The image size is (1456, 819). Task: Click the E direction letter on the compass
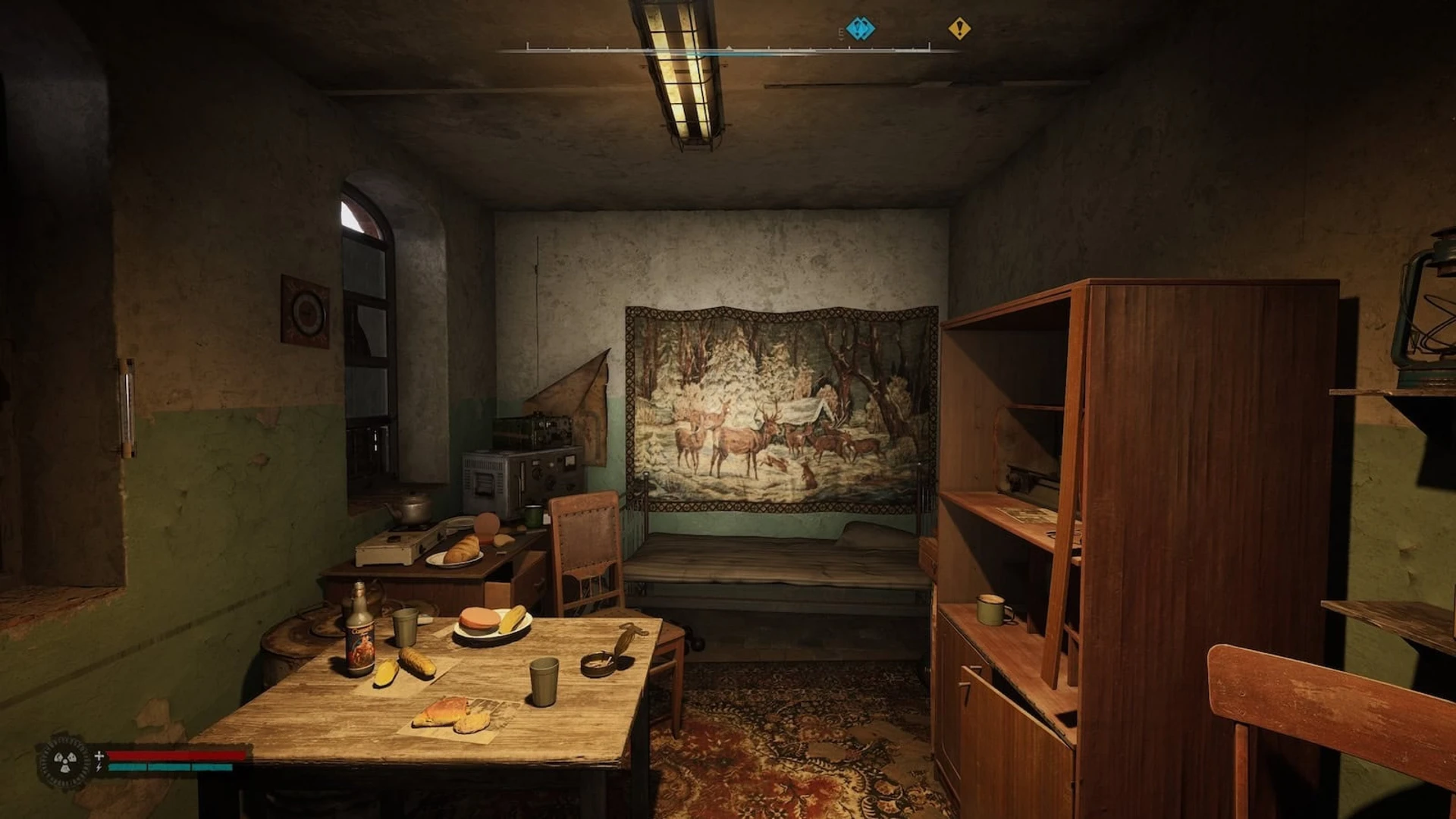[840, 30]
